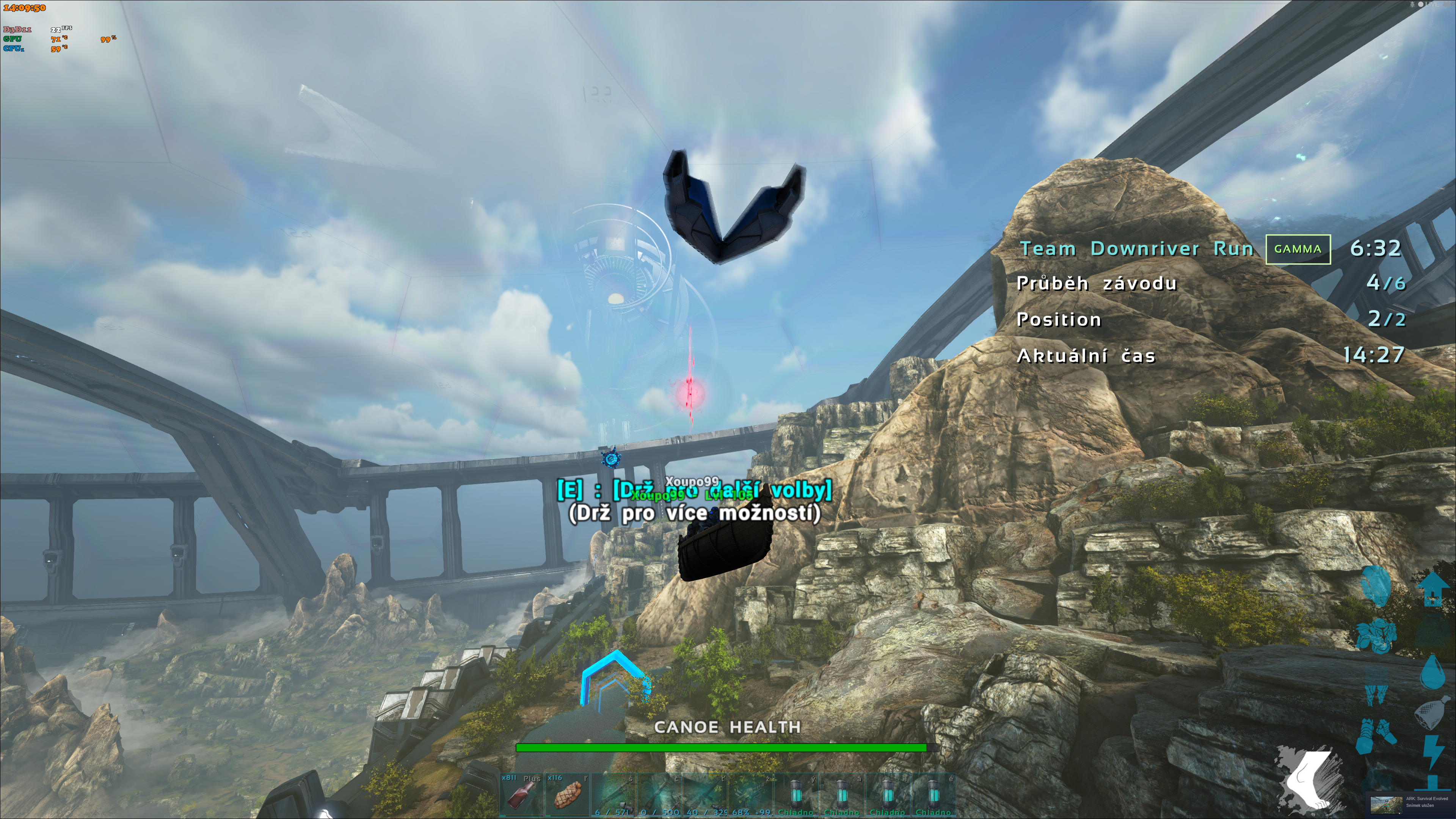Click the GAMMA difficulty badge
This screenshot has height=819, width=1456.
pos(1298,249)
